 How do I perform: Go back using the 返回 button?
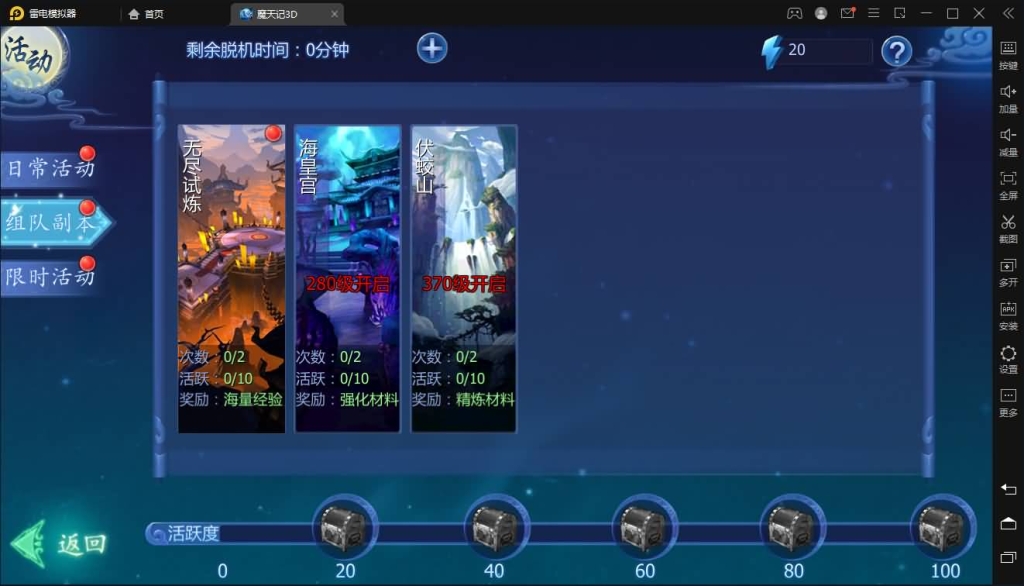(60, 543)
